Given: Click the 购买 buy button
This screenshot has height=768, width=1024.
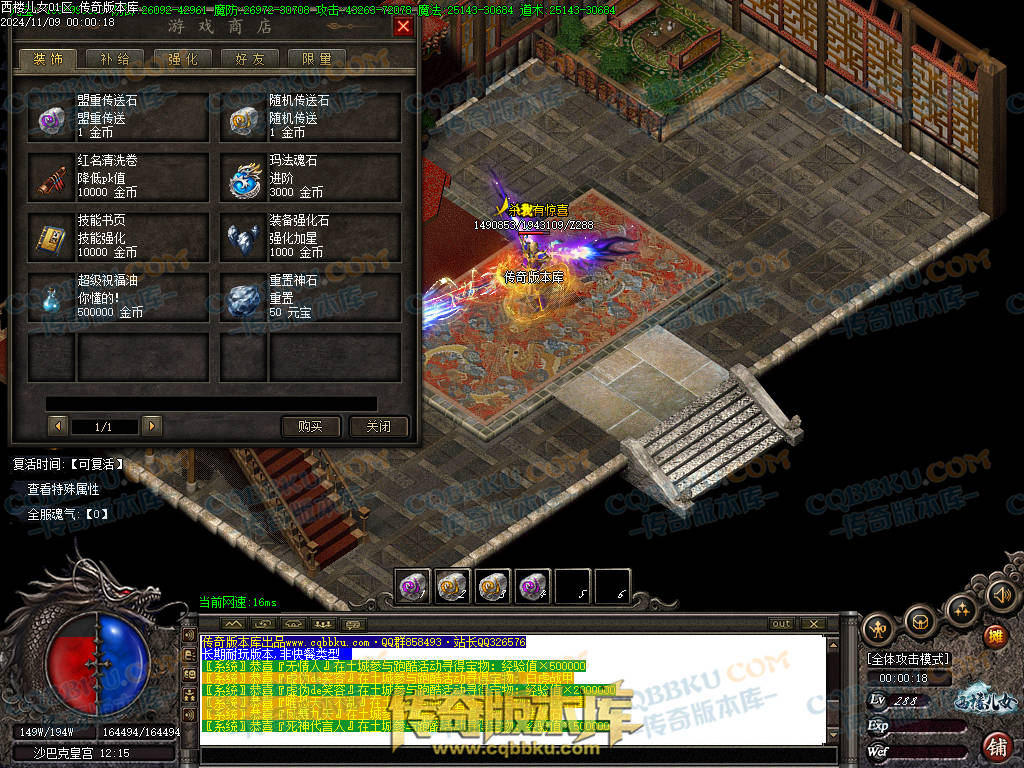Looking at the screenshot, I should pos(310,427).
